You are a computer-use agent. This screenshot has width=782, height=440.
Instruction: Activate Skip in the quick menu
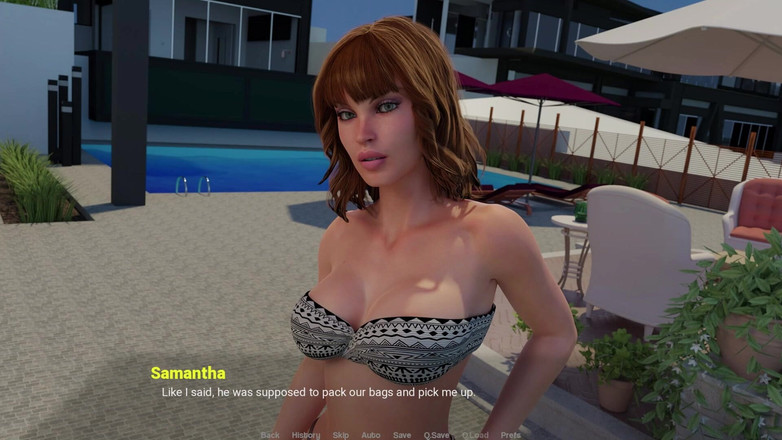coord(341,435)
